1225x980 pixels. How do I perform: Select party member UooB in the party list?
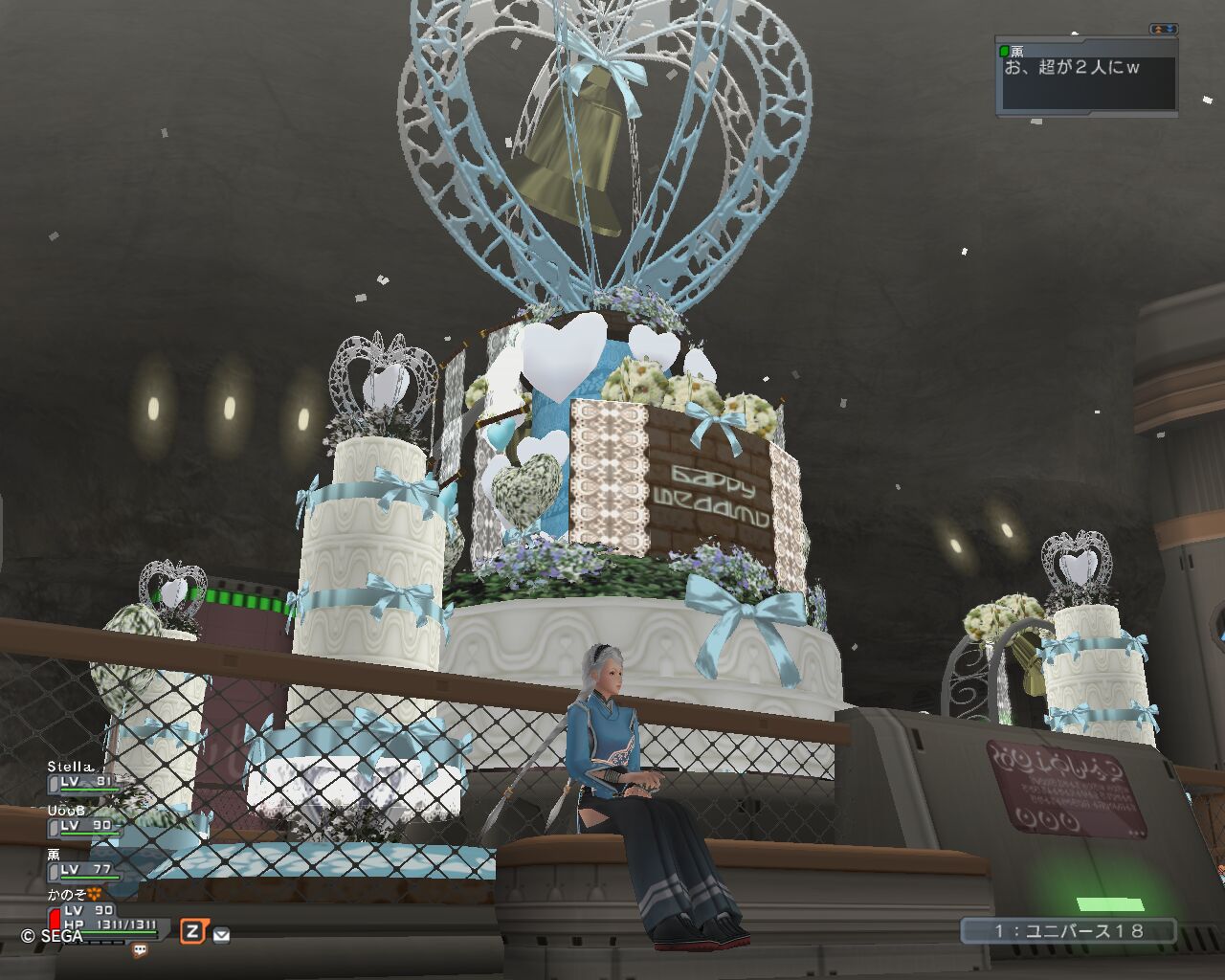(67, 811)
